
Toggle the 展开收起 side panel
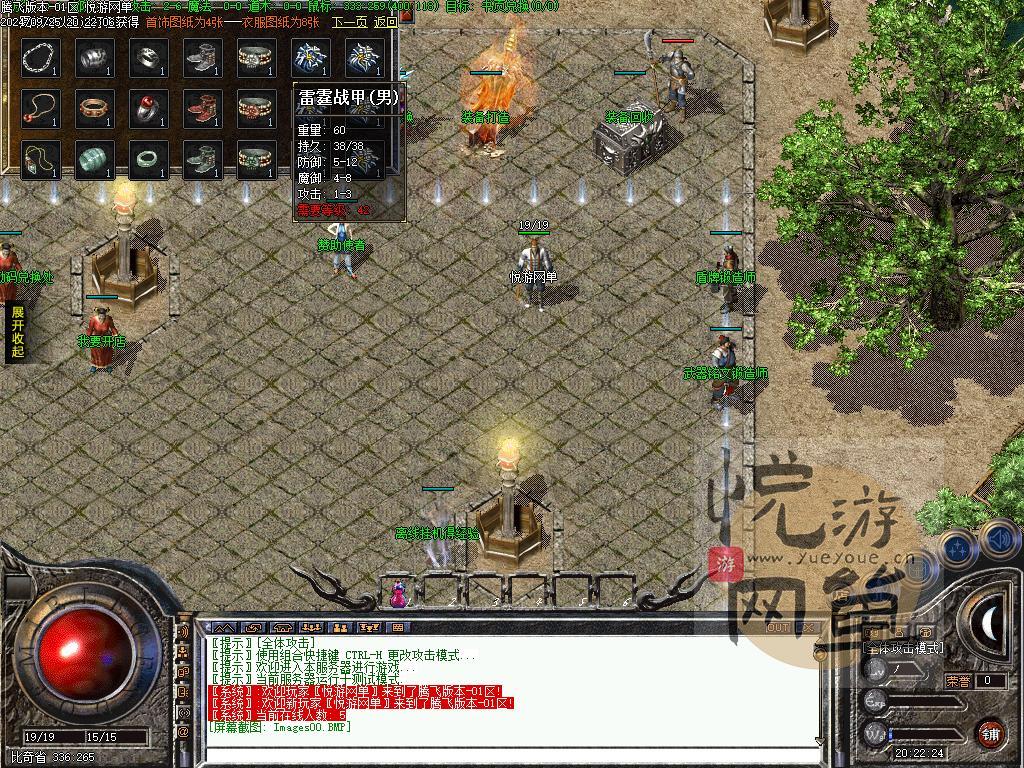pos(17,331)
